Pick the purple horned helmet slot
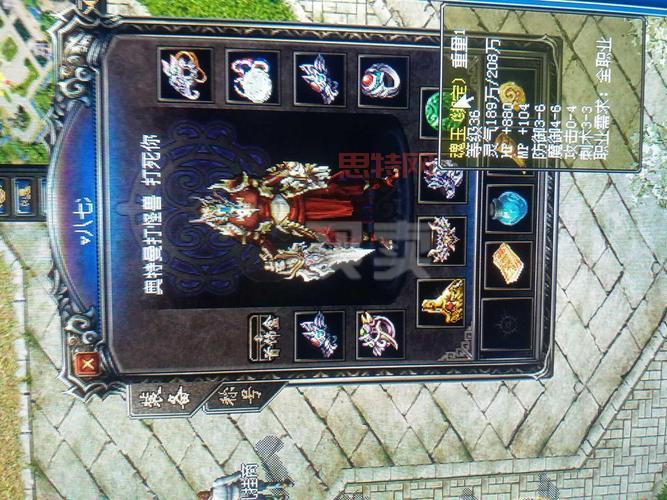 (x=380, y=335)
